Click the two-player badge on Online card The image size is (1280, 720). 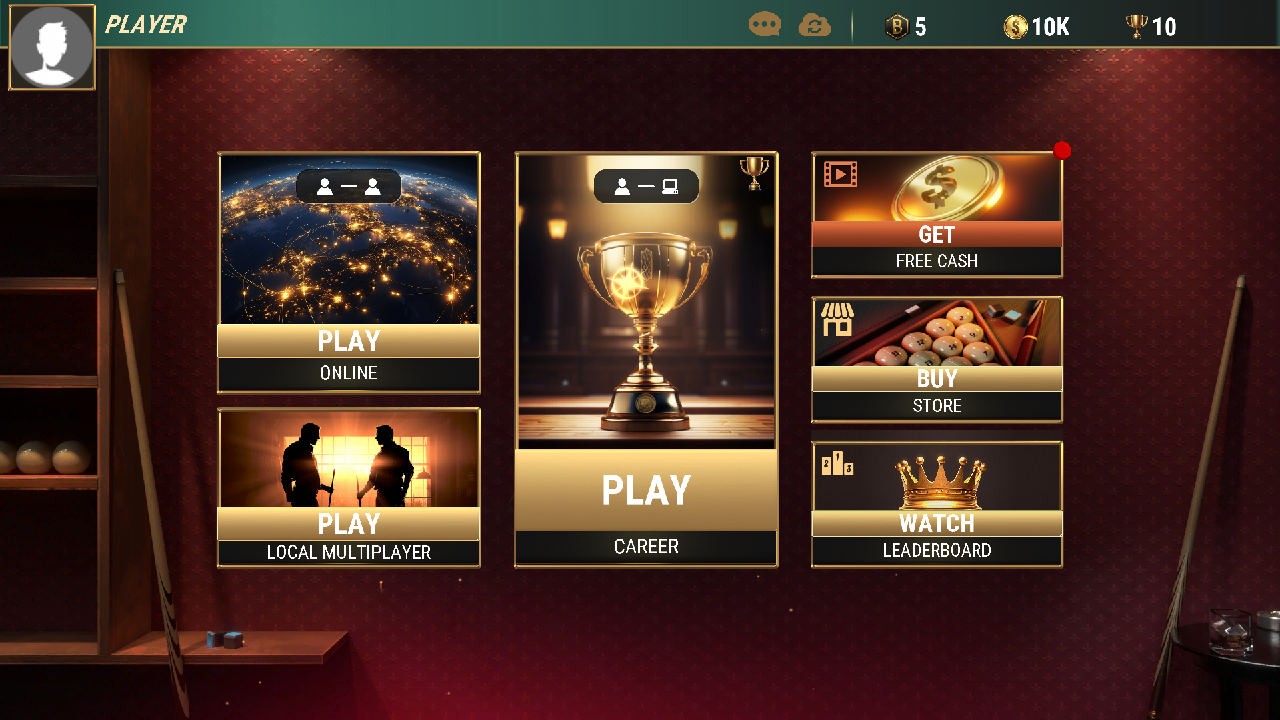pos(348,185)
